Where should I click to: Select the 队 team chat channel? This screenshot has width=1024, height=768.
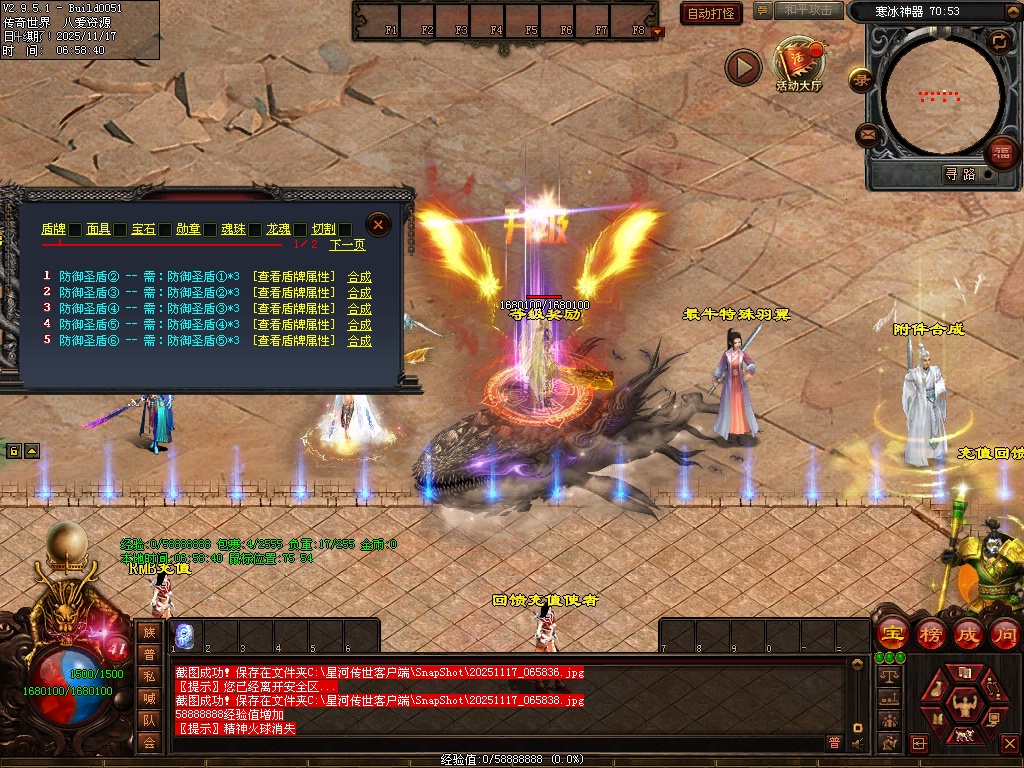[x=149, y=719]
